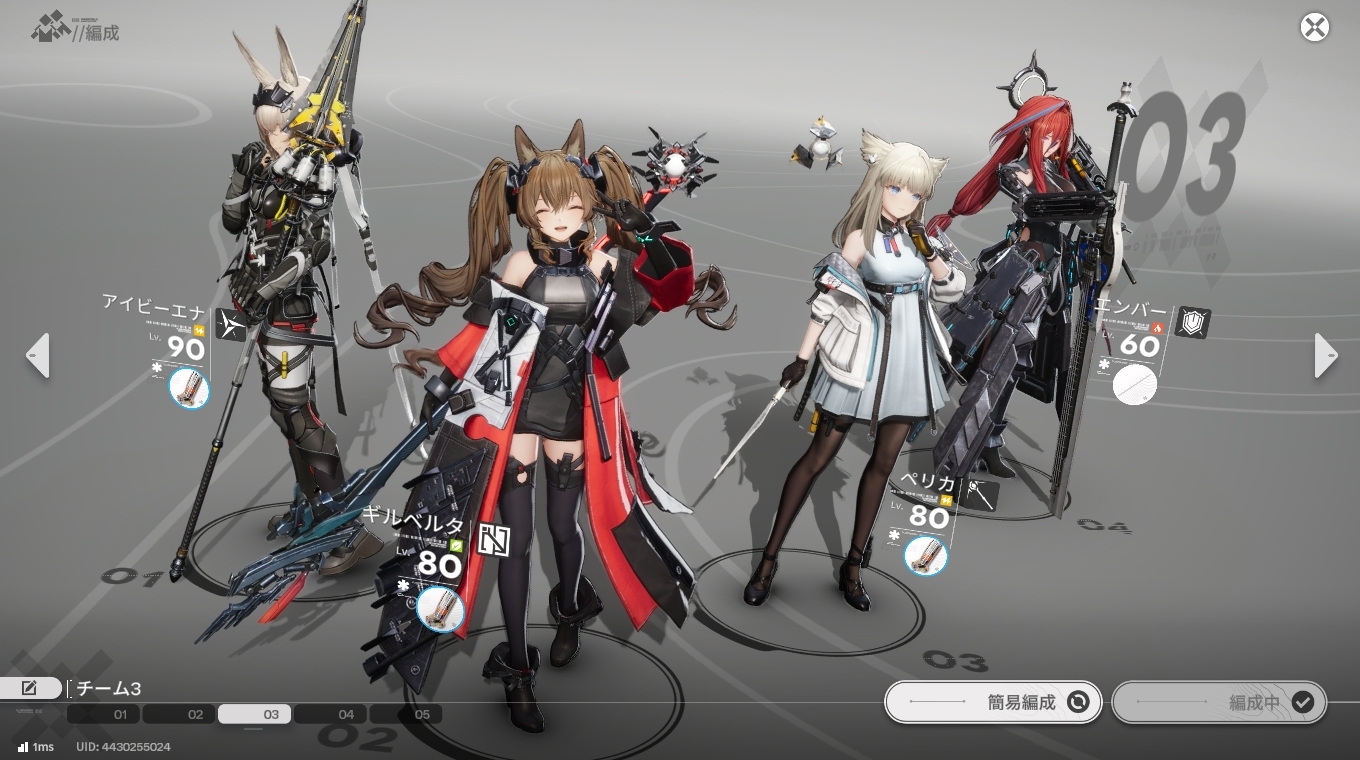Viewport: 1360px width, 760px height.
Task: Switch to team tab 02
Action: tap(180, 714)
